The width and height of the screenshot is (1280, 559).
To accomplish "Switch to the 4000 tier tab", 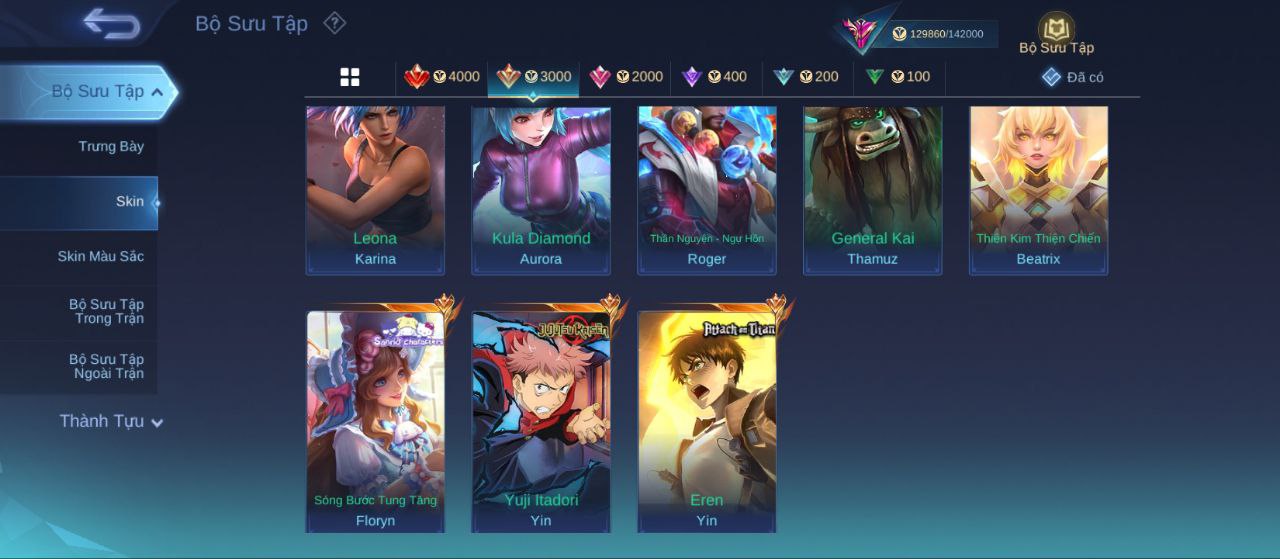I will [x=442, y=77].
